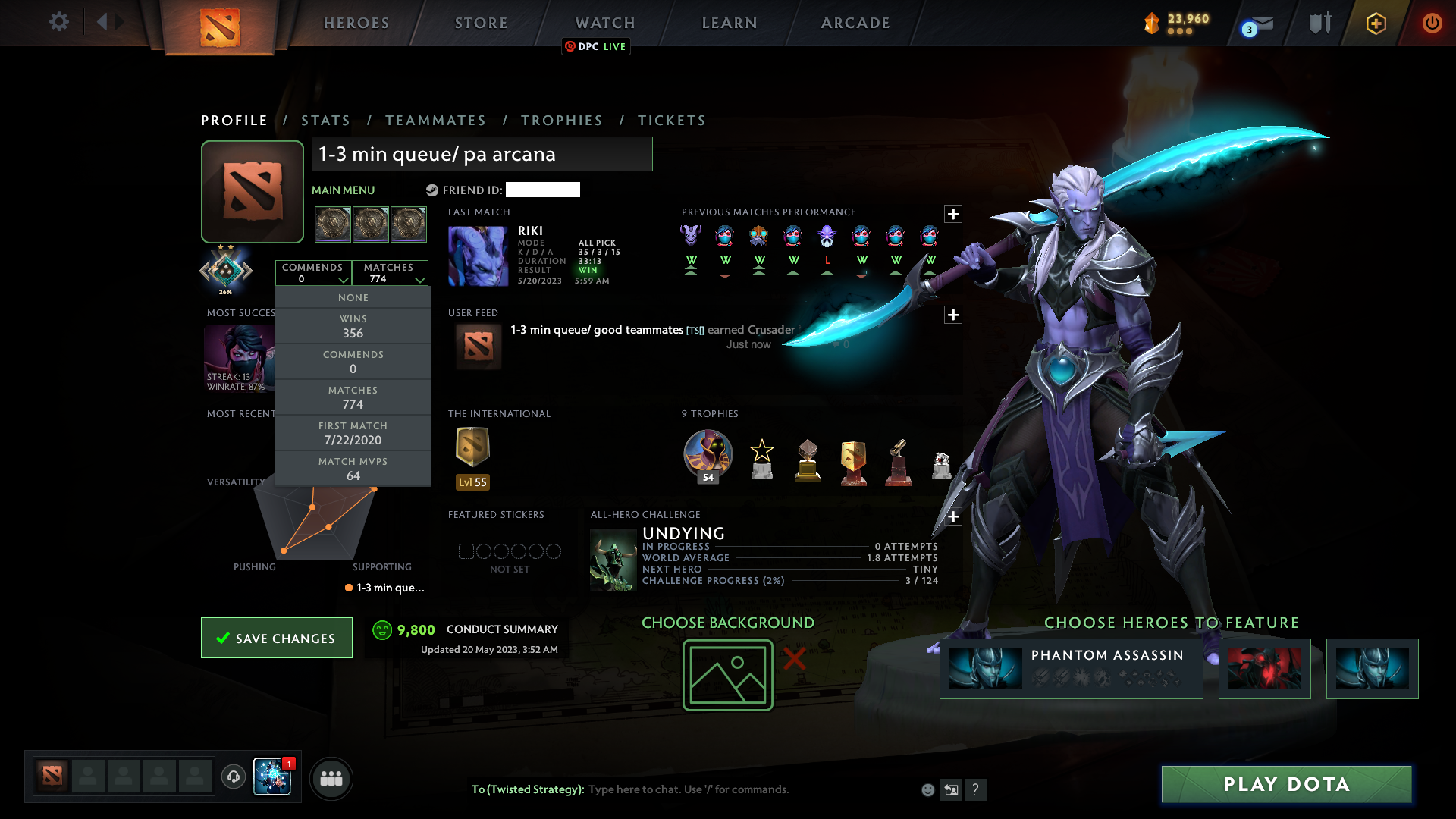The image size is (1456, 819).
Task: Open the Choose Background picture icon
Action: [x=727, y=674]
